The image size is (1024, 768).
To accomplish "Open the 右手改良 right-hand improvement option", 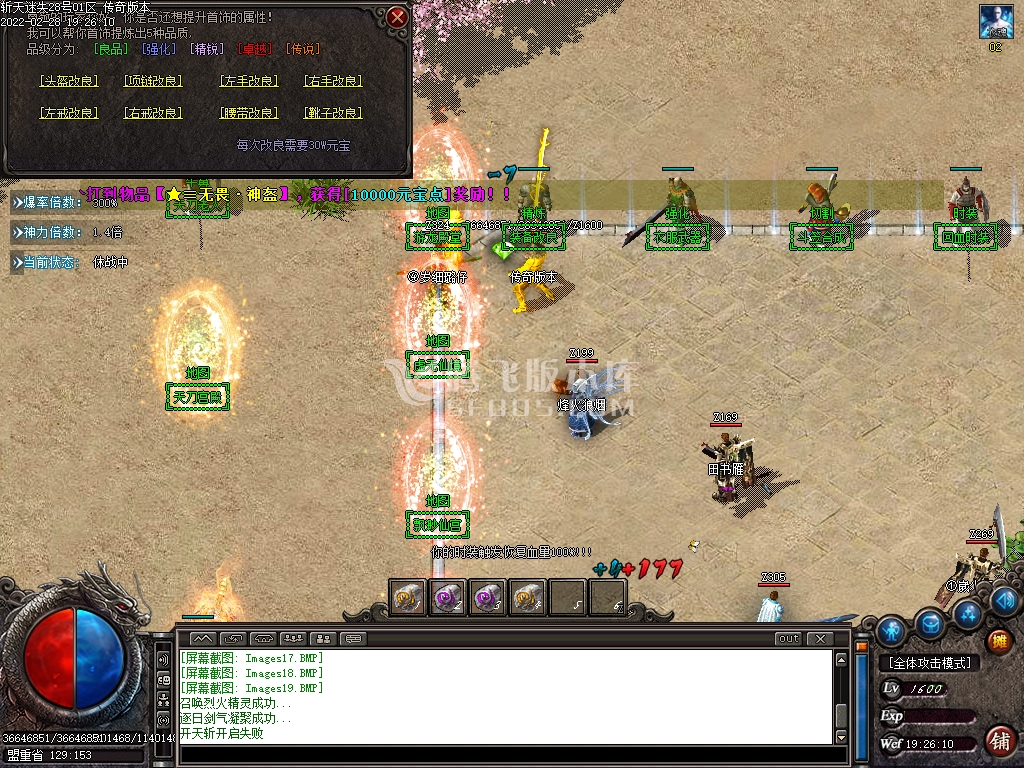I will click(x=333, y=81).
